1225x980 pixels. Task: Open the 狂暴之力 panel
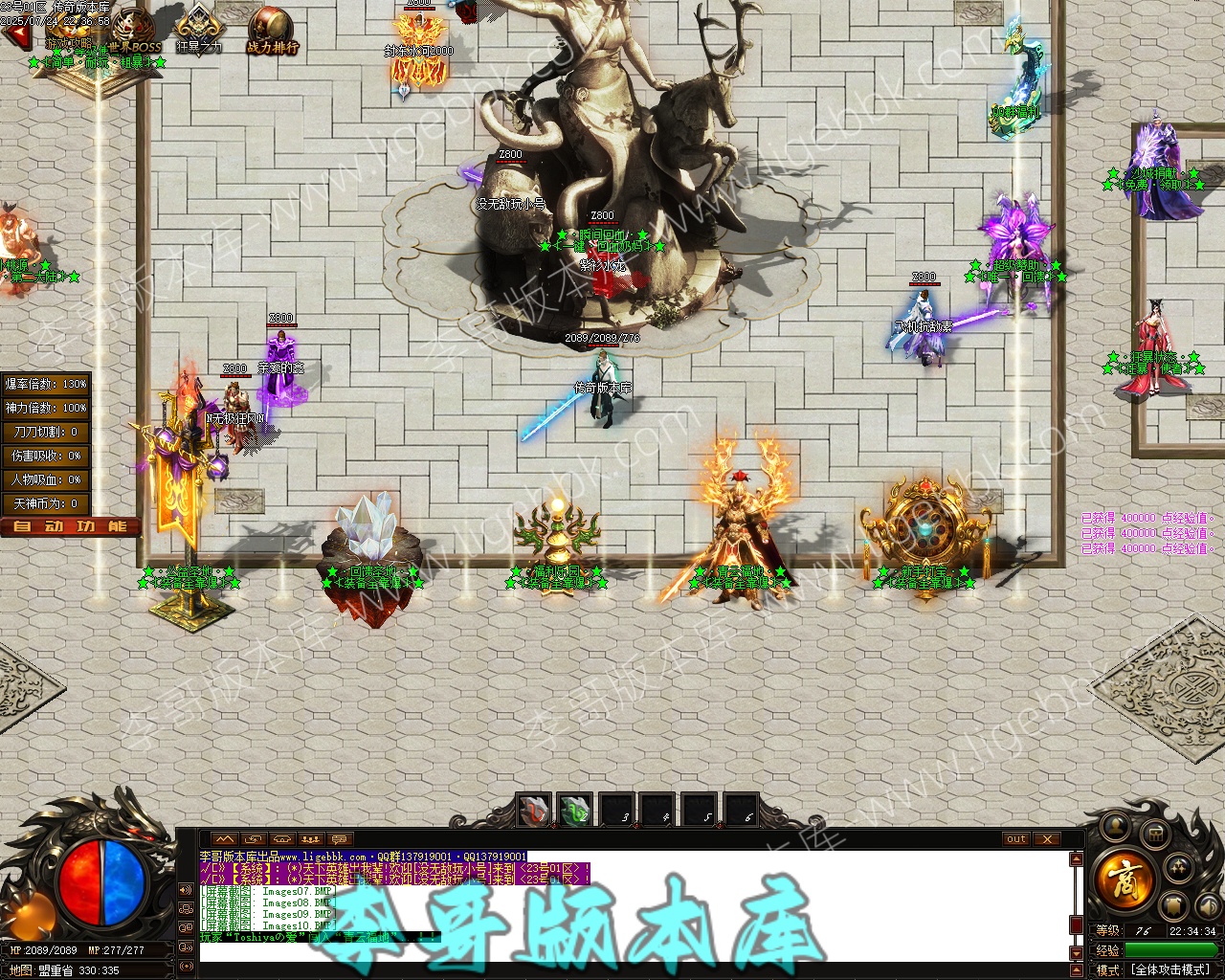[x=199, y=29]
